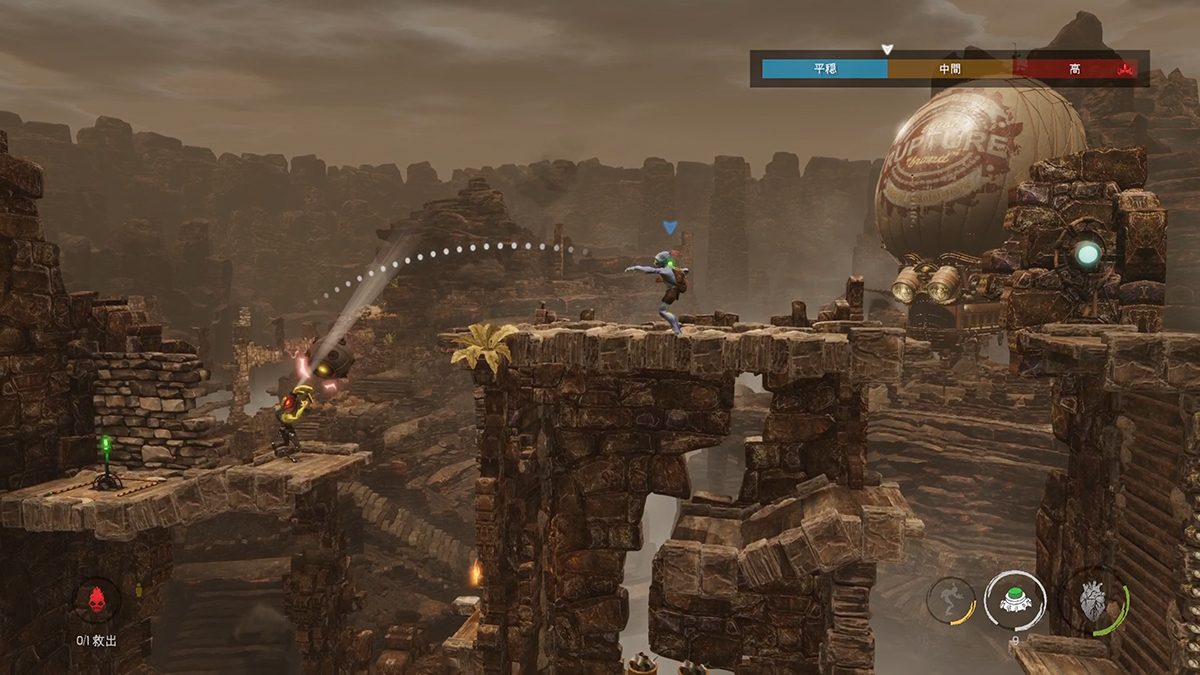Click the anatomical heart health icon

pyautogui.click(x=1092, y=603)
